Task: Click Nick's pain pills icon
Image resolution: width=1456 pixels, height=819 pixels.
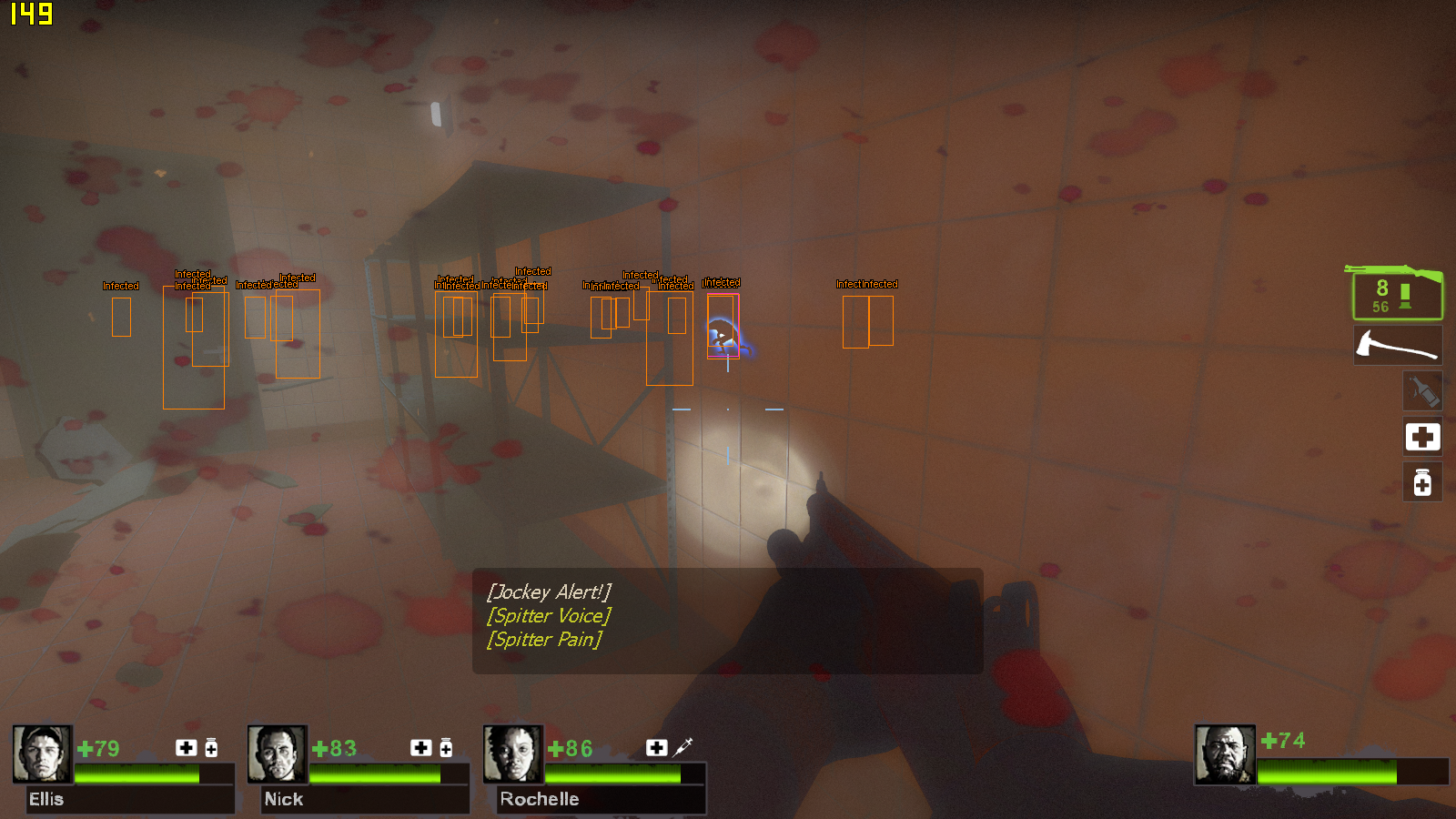Action: click(445, 748)
